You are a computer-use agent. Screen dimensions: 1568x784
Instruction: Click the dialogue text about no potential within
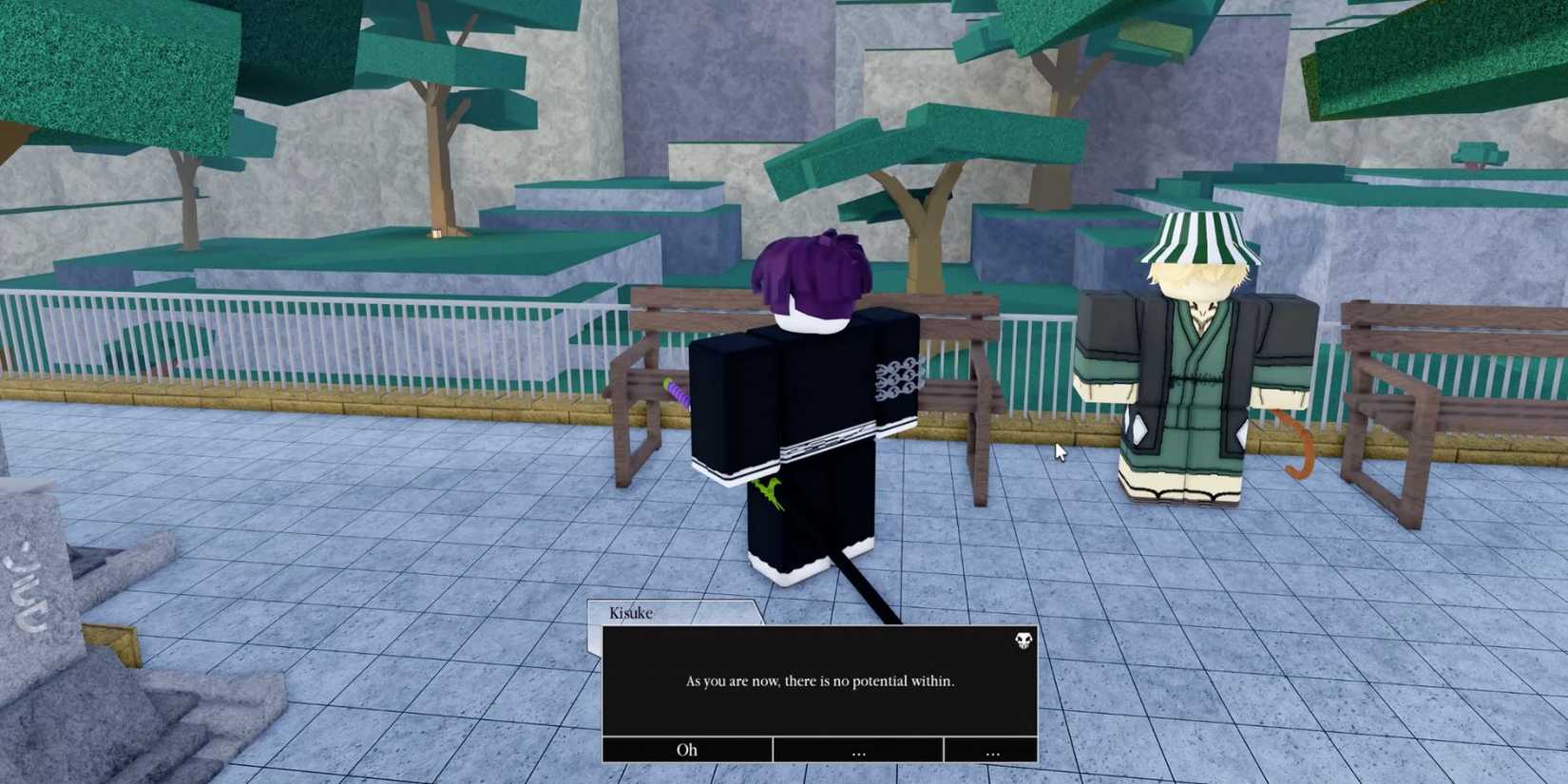pos(819,681)
